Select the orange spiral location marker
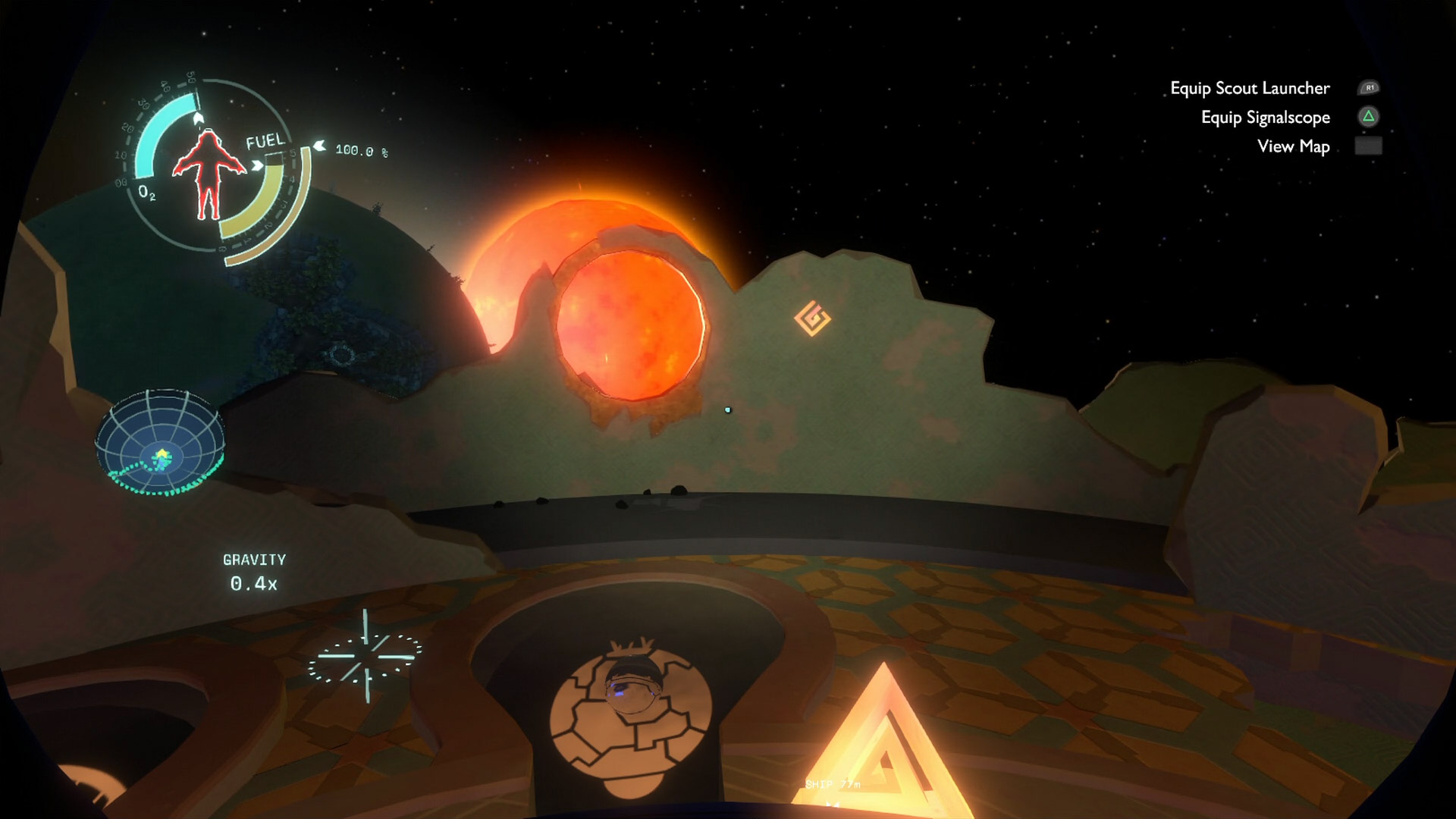The image size is (1456, 819). pos(812,318)
